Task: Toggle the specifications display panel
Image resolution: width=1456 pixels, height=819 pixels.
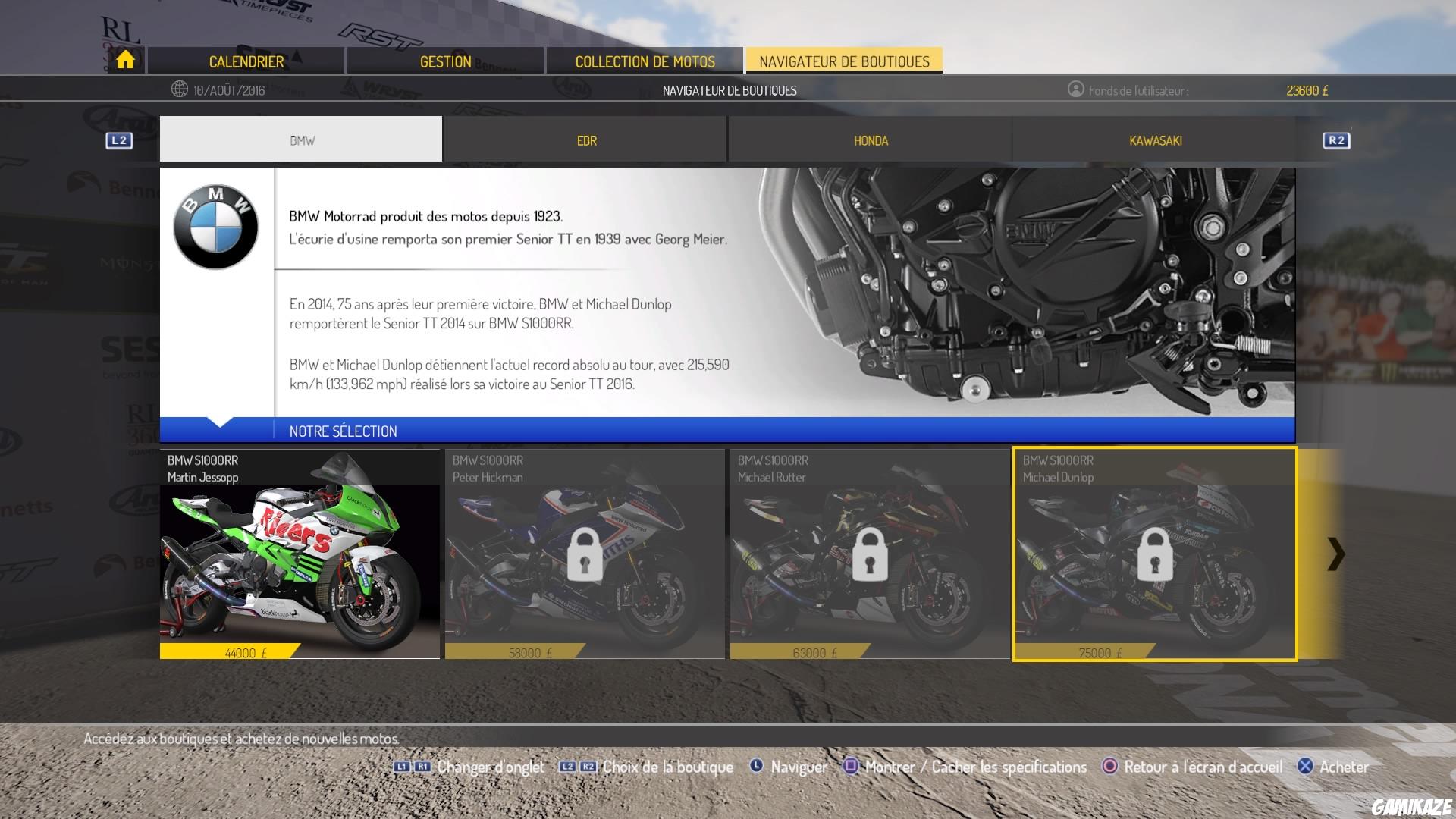Action: tap(971, 767)
